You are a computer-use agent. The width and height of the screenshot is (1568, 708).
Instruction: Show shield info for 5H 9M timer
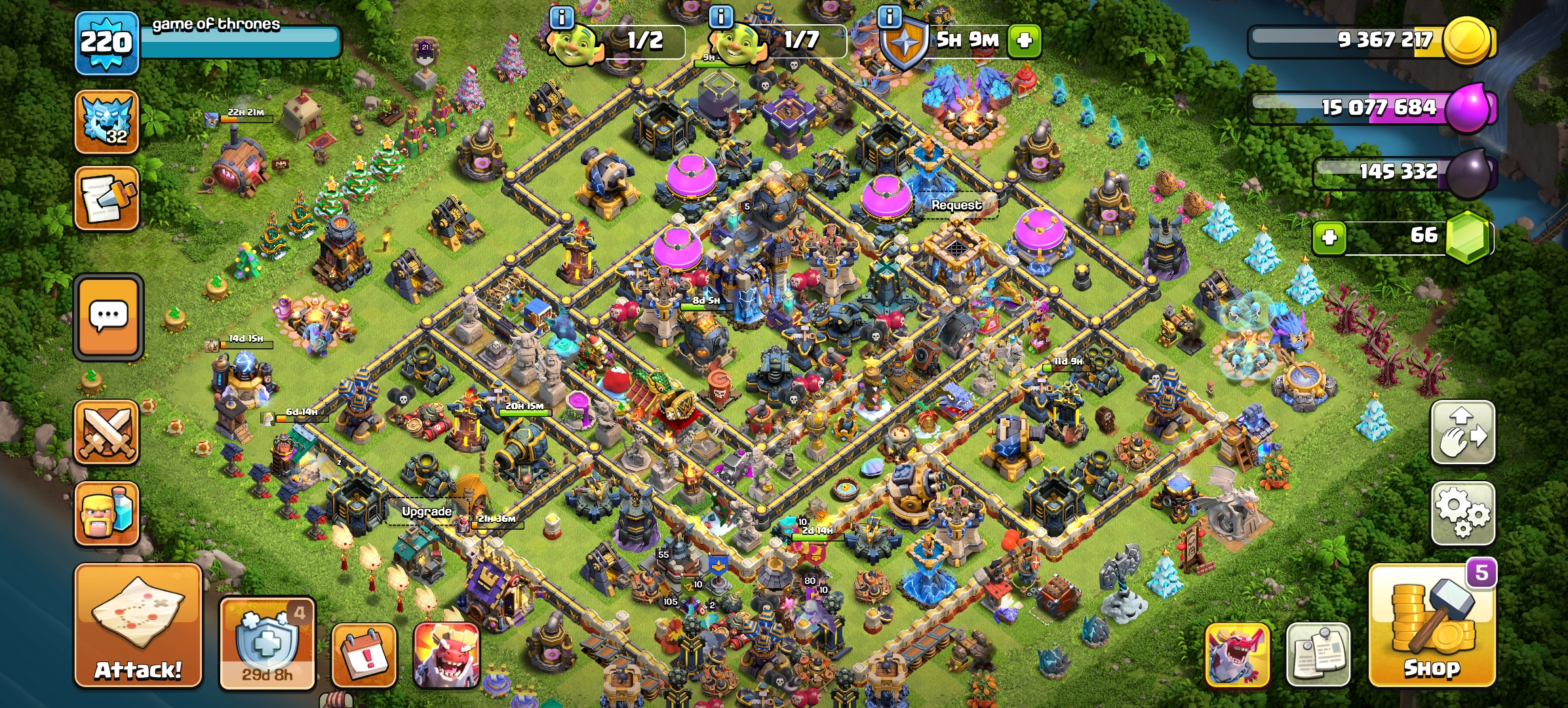point(890,18)
